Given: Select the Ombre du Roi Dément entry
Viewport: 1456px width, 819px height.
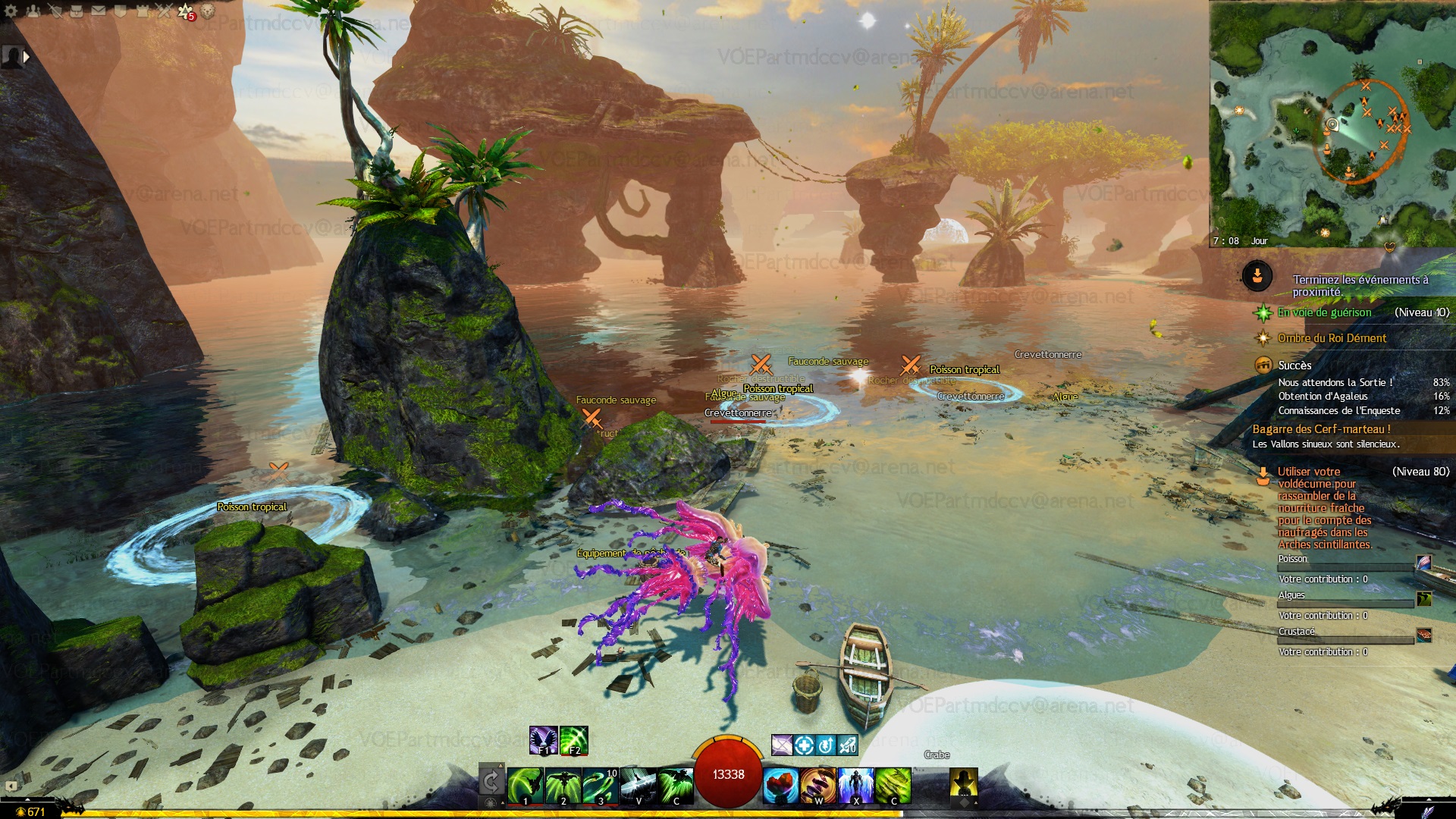Looking at the screenshot, I should click(1332, 338).
